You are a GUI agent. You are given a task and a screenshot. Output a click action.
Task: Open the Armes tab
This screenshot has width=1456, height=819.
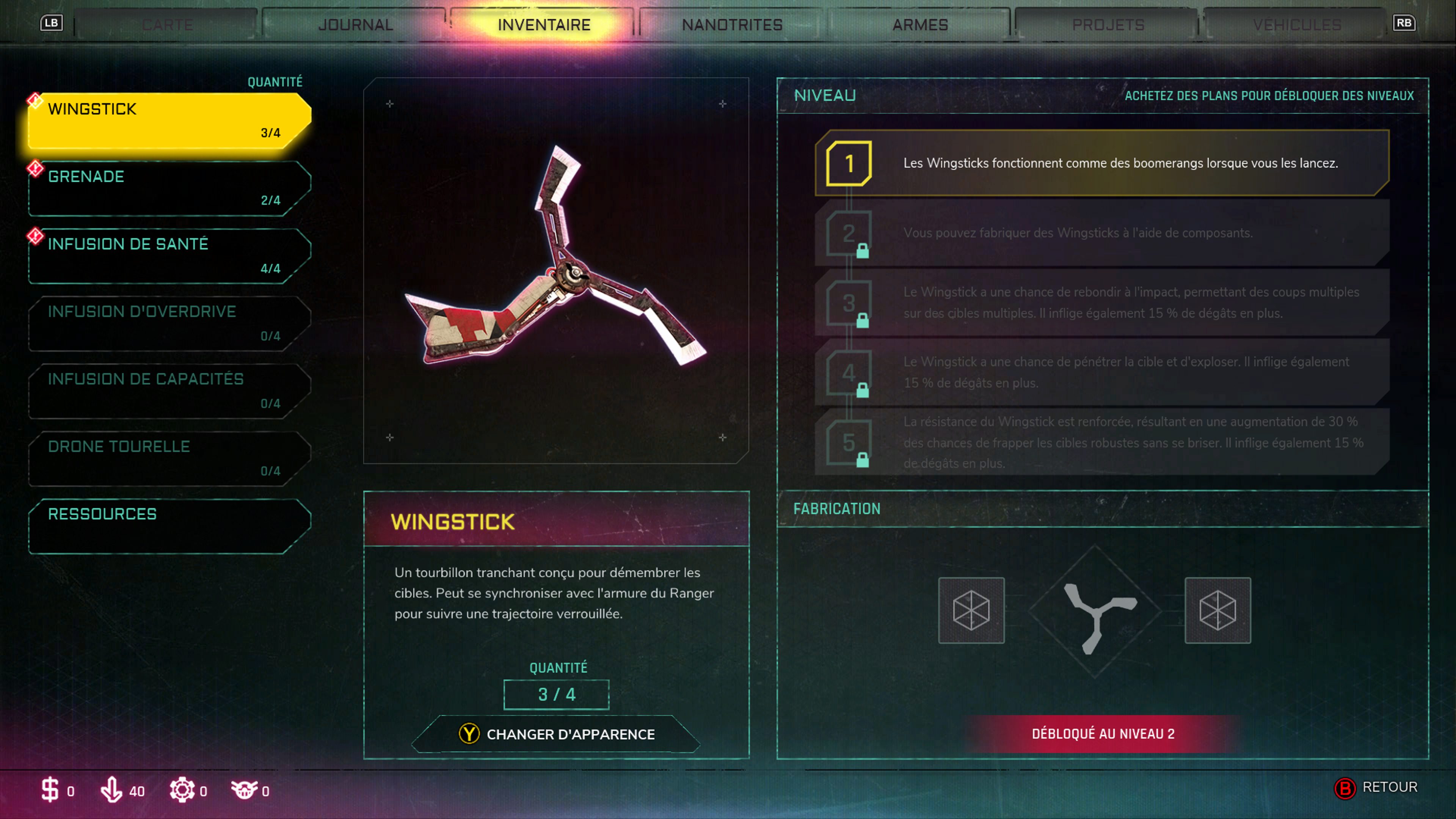(919, 25)
